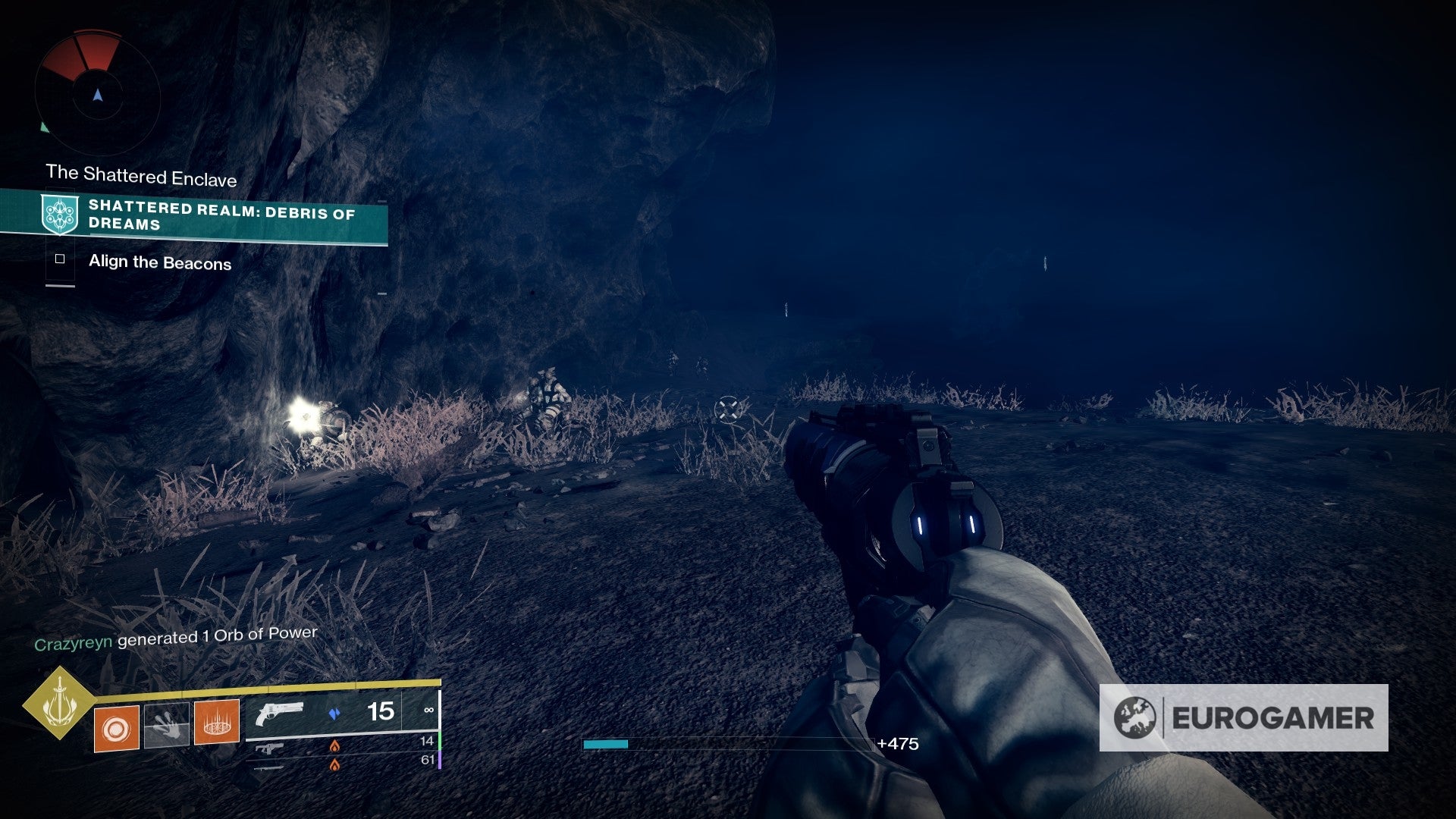Trigger the greyed-out hand melee ability
This screenshot has height=819, width=1456.
pyautogui.click(x=167, y=726)
